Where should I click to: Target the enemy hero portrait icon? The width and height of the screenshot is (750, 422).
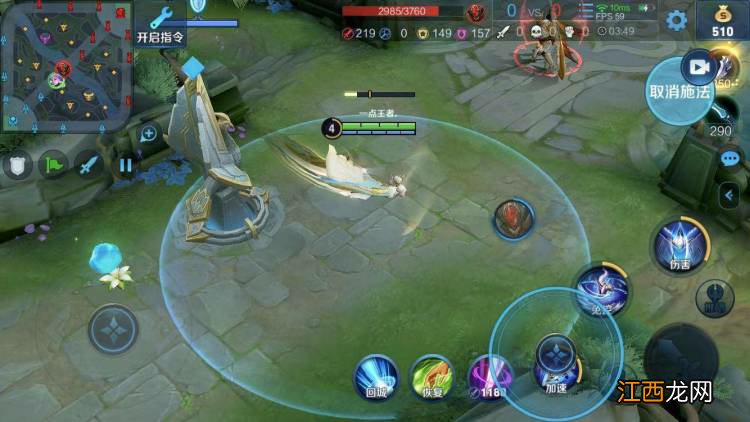pos(513,220)
